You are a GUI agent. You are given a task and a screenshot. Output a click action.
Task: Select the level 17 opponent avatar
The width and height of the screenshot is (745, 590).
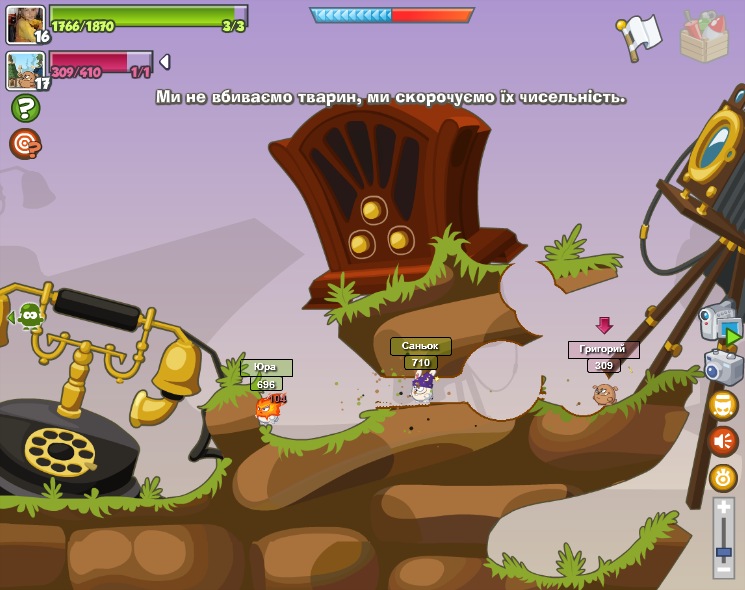point(25,70)
